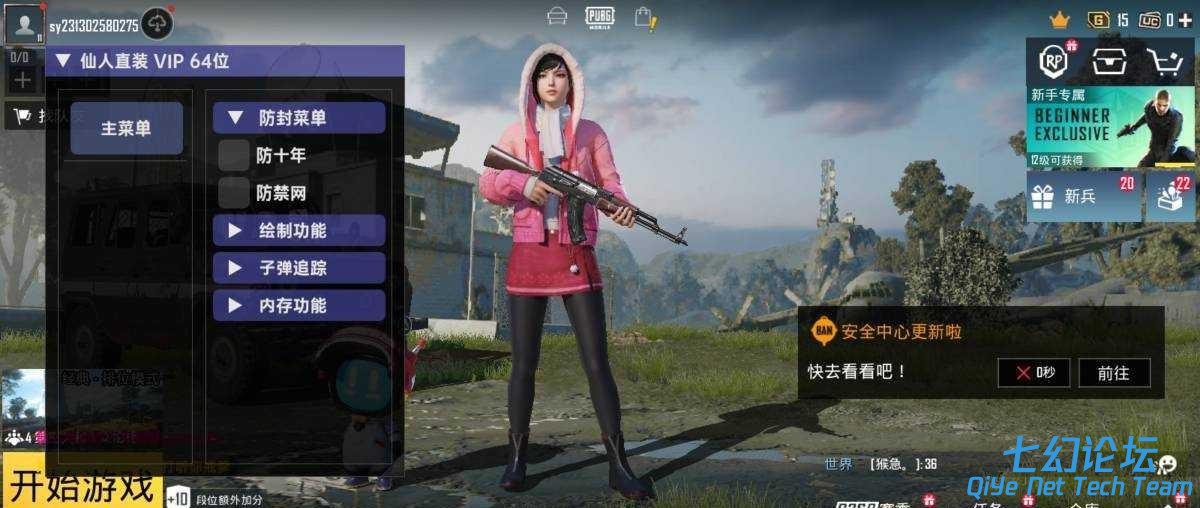Start the match with 开始游戏
This screenshot has height=508, width=1200.
click(82, 486)
